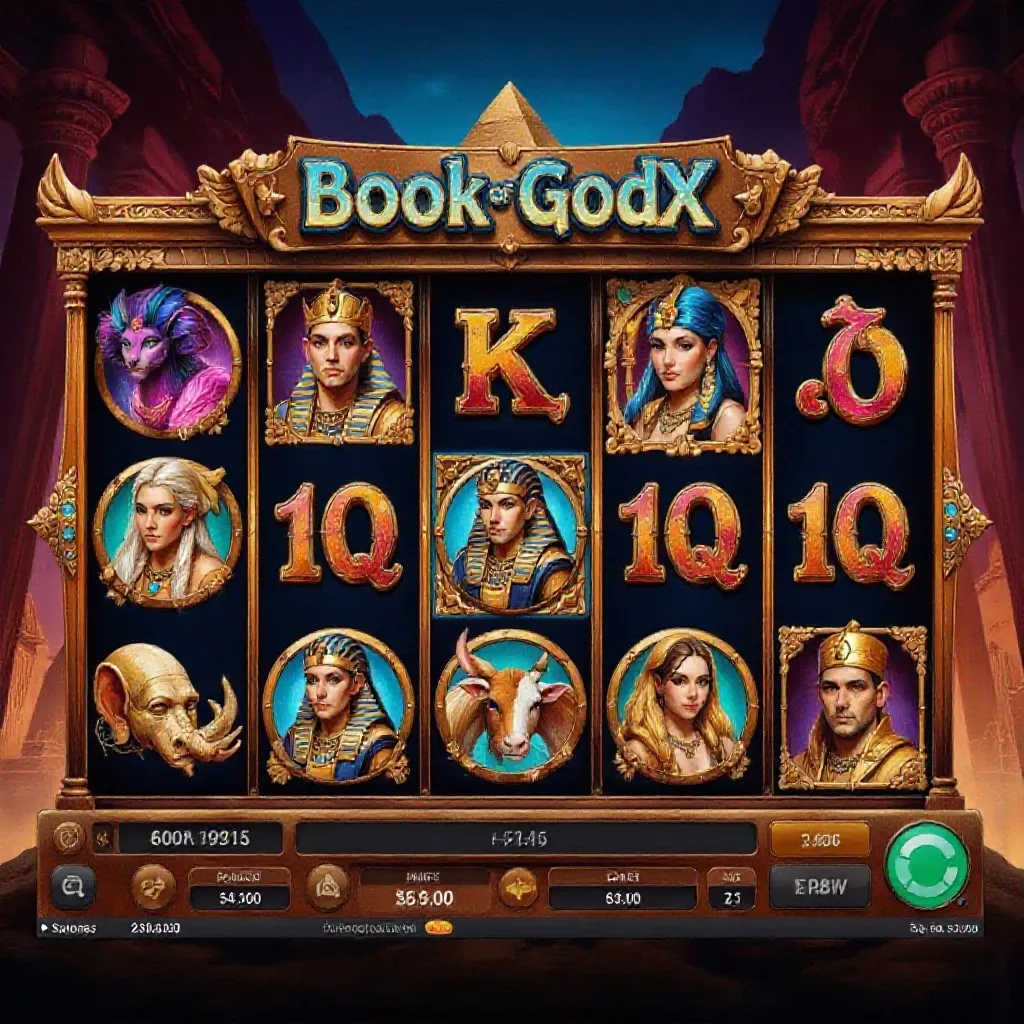The width and height of the screenshot is (1024, 1024).
Task: Spin the reels with the green button
Action: point(927,864)
